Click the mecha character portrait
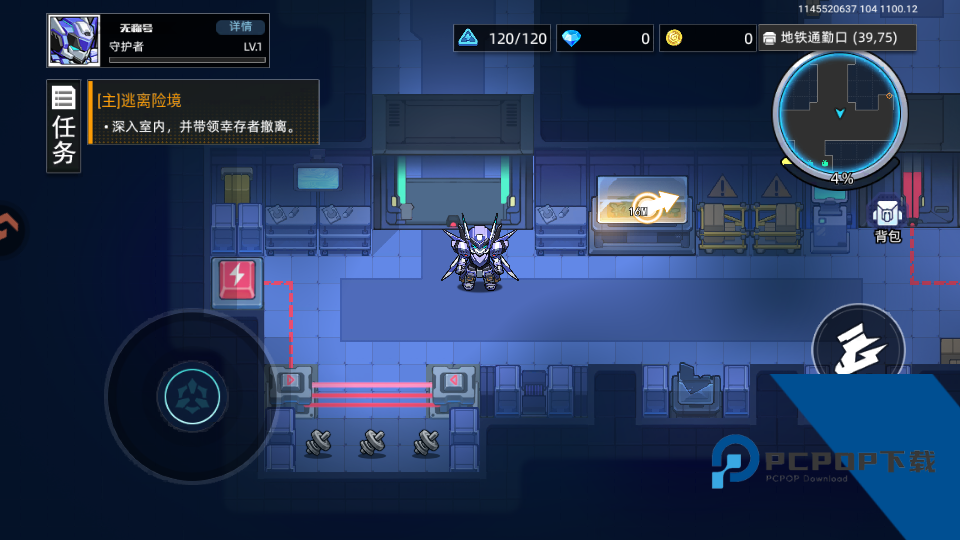The image size is (960, 540). coord(72,41)
